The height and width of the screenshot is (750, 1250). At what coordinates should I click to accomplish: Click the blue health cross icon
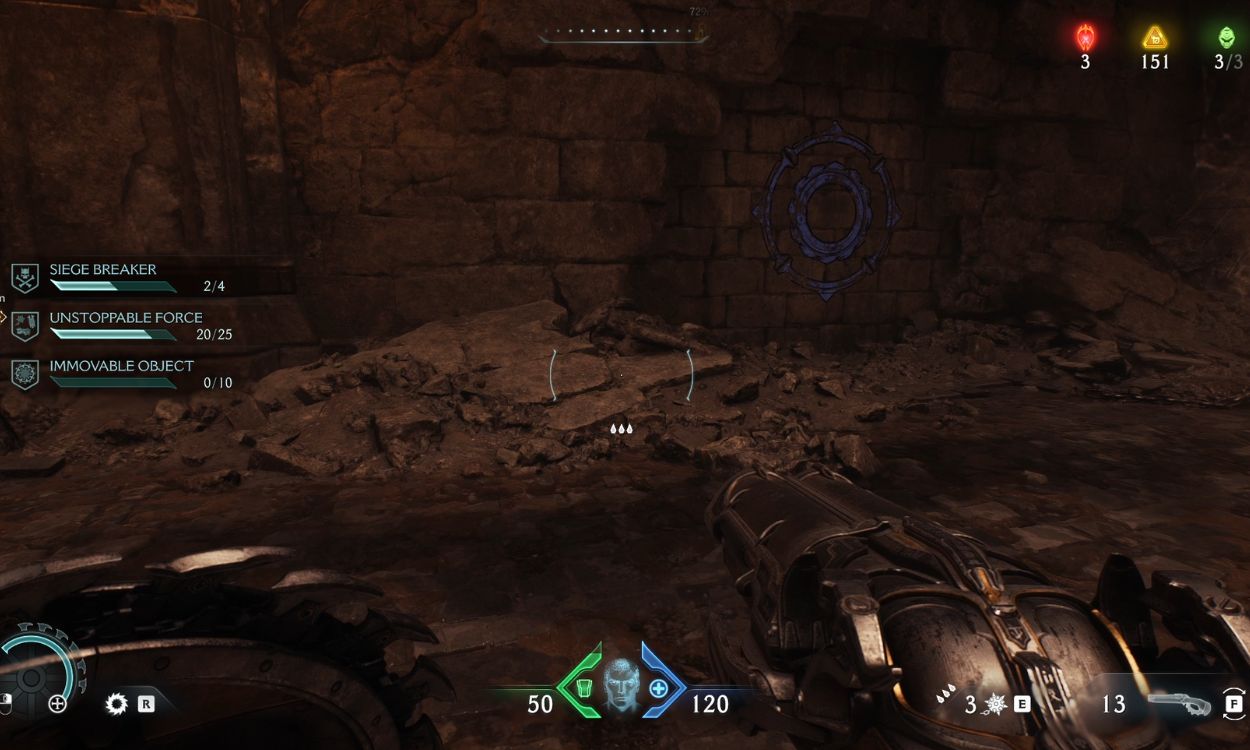[658, 688]
